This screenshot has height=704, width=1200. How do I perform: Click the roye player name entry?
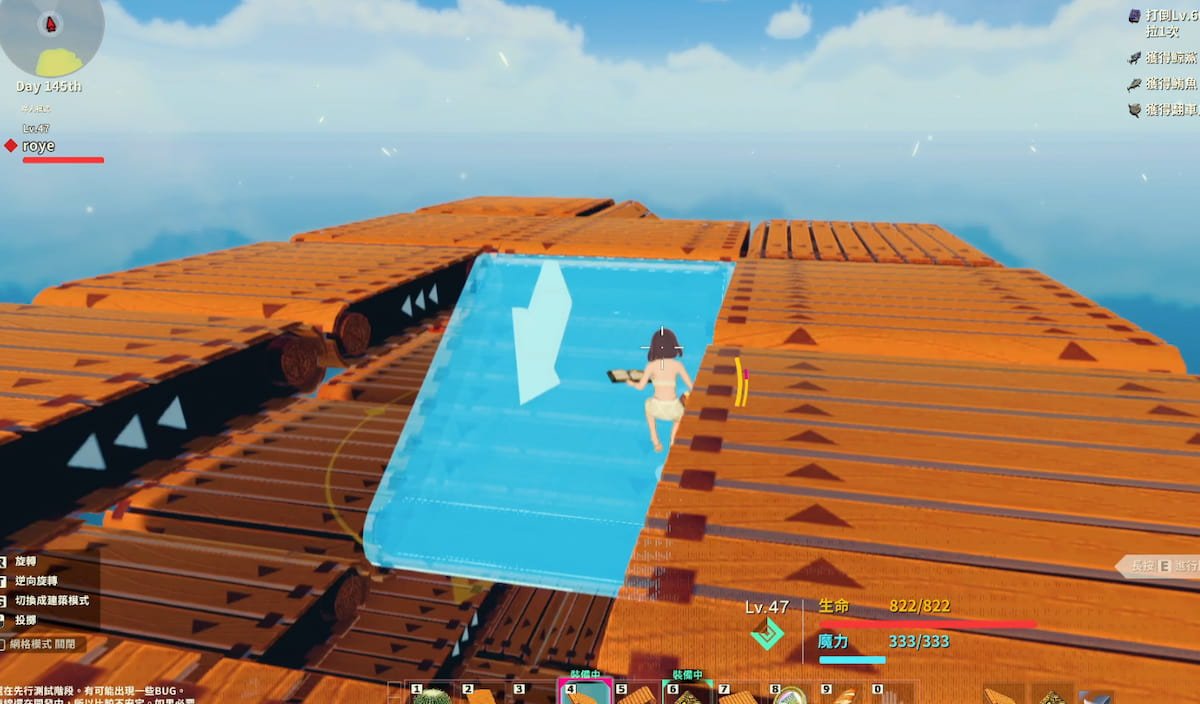(39, 146)
